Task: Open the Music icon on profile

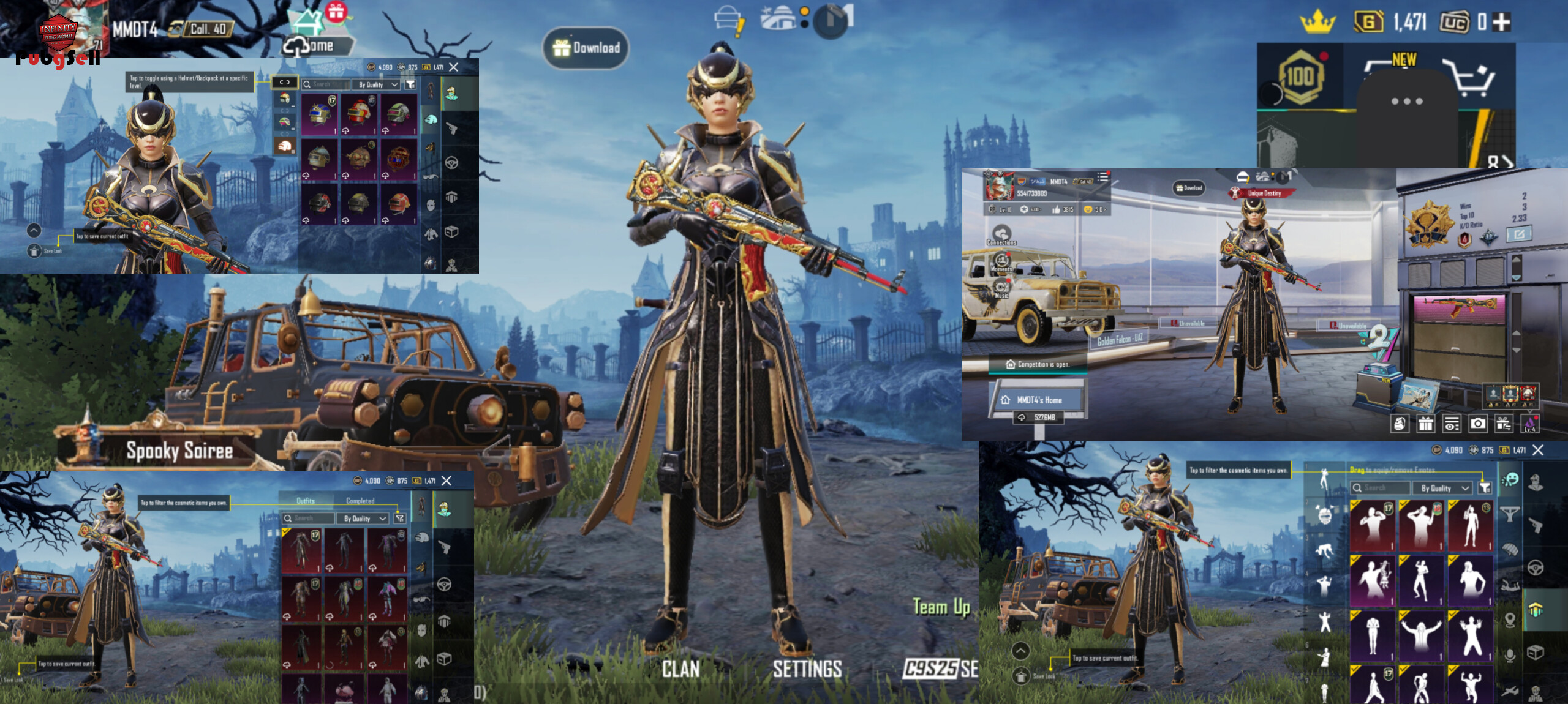Action: coord(1001,288)
